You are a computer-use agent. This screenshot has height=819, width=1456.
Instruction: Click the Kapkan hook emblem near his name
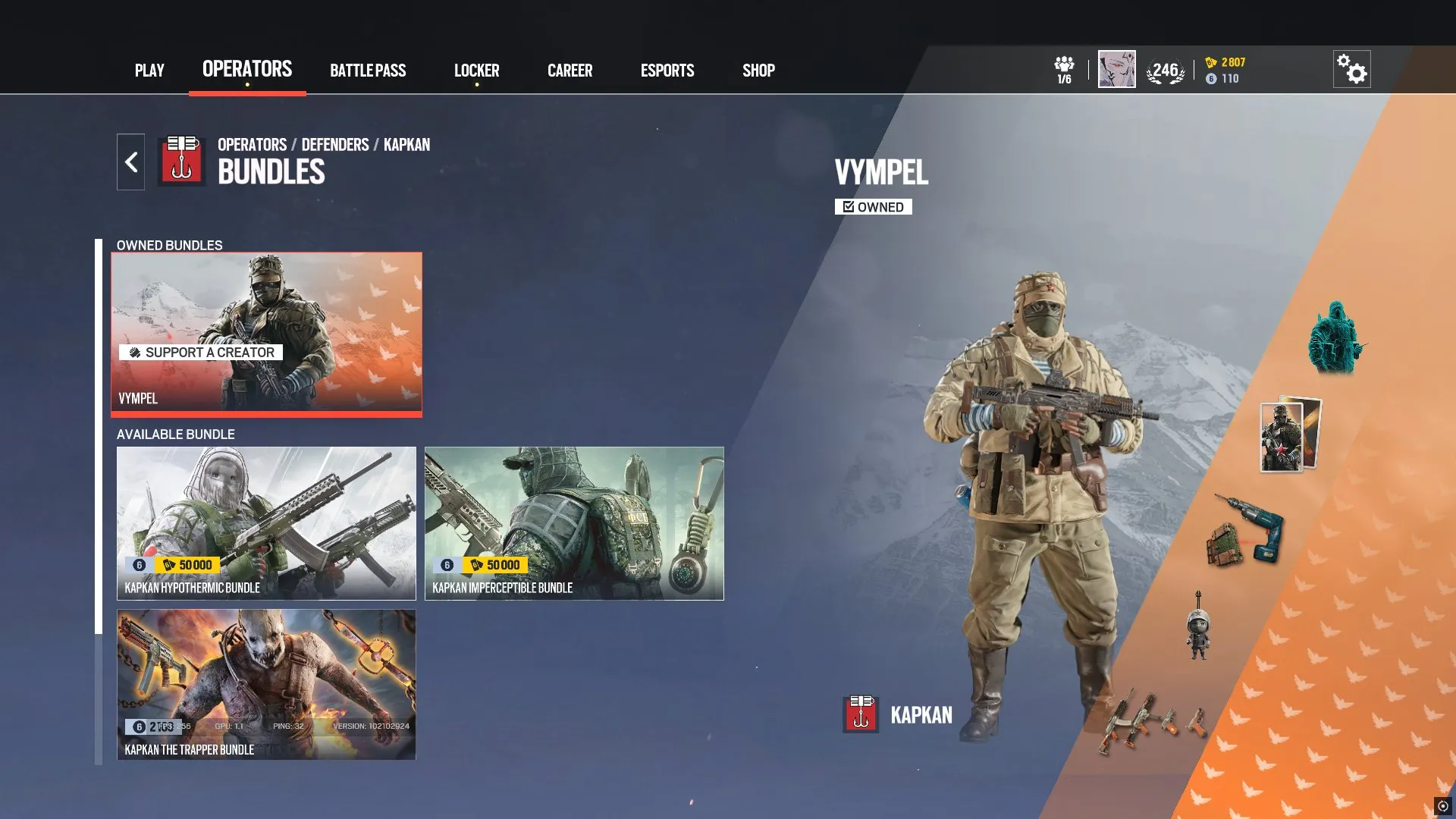(860, 713)
